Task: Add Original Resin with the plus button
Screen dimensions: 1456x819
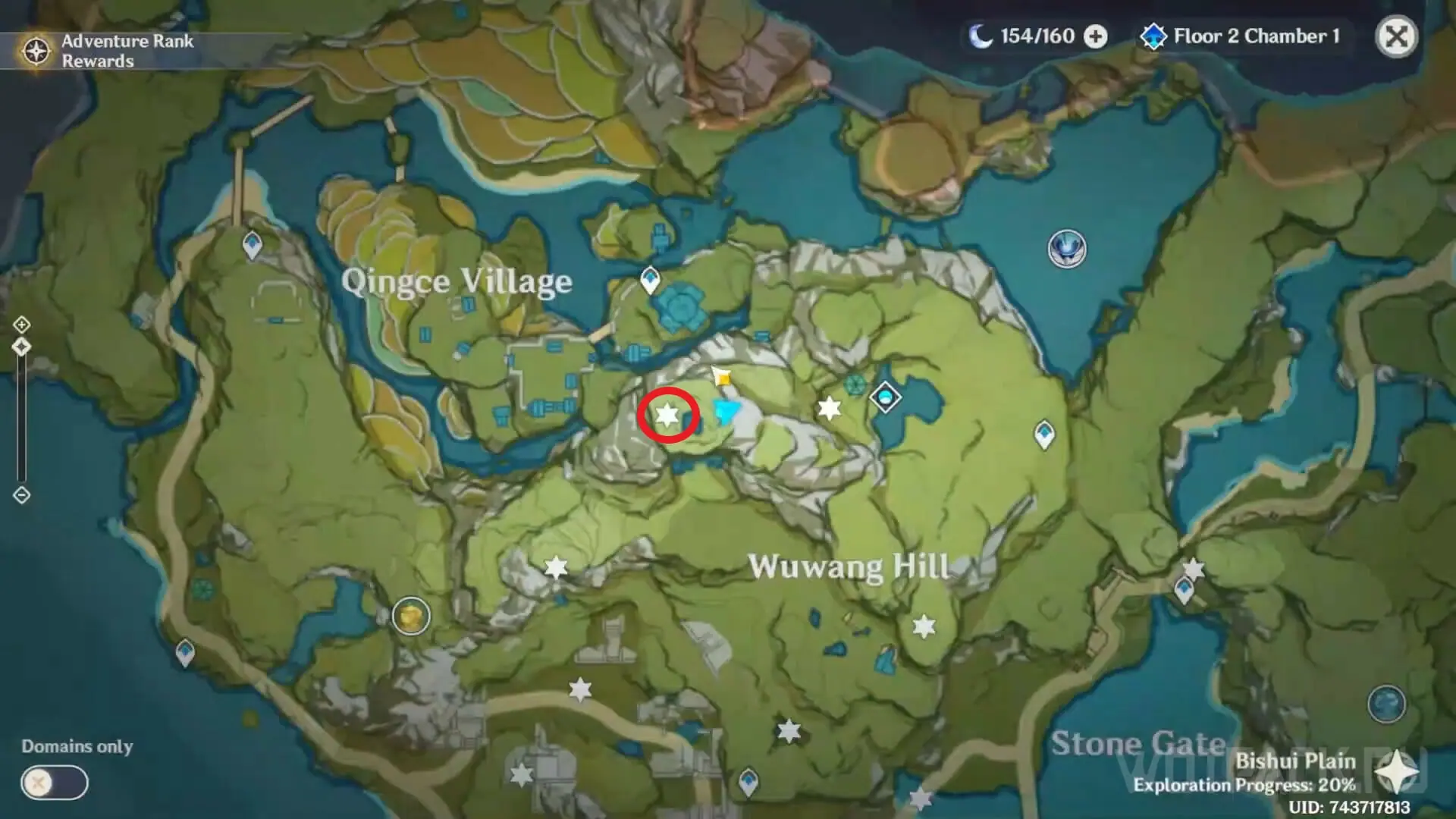Action: (1095, 36)
